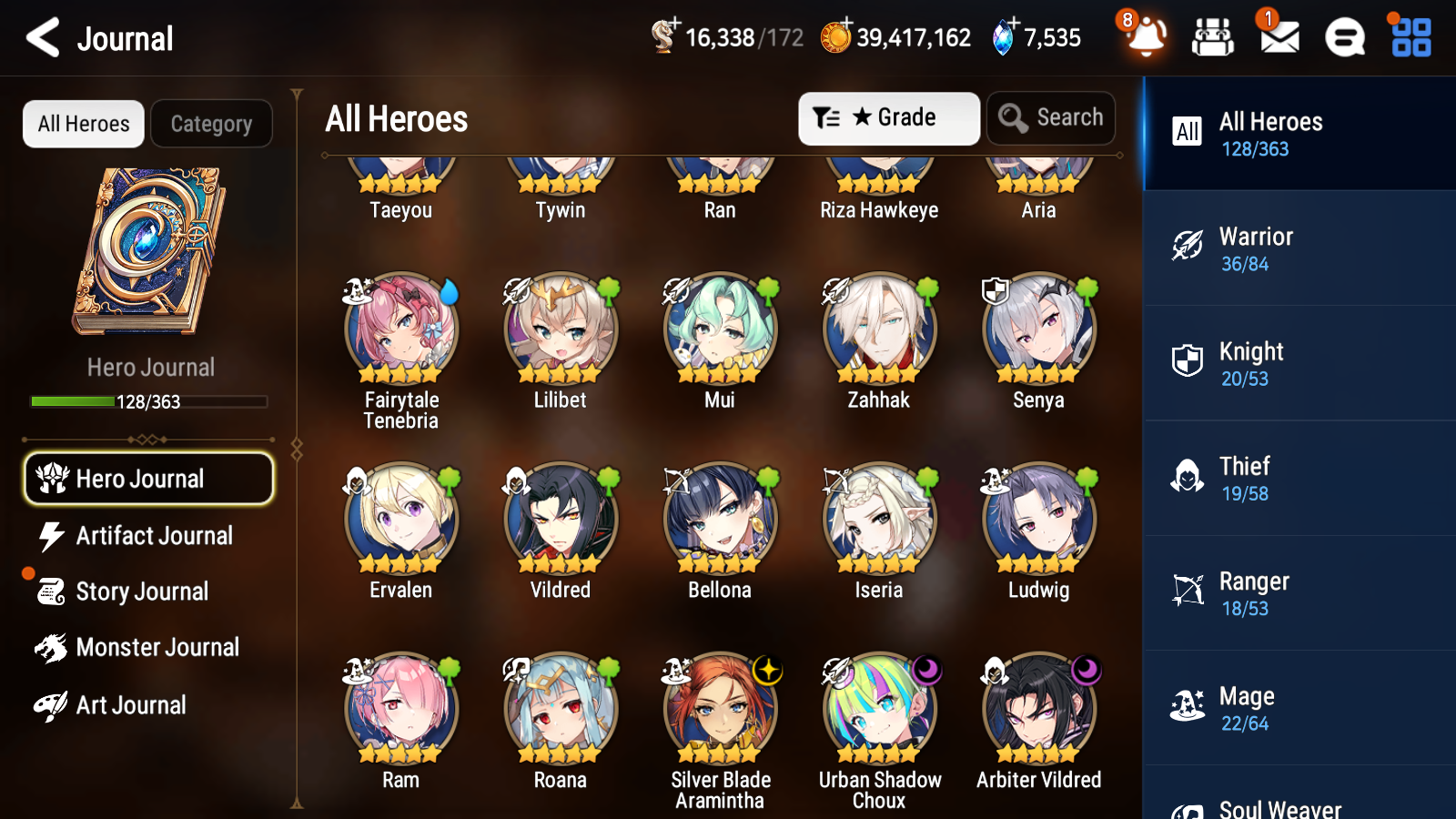This screenshot has width=1456, height=819.
Task: Select the Thief class filter
Action: [x=1297, y=479]
